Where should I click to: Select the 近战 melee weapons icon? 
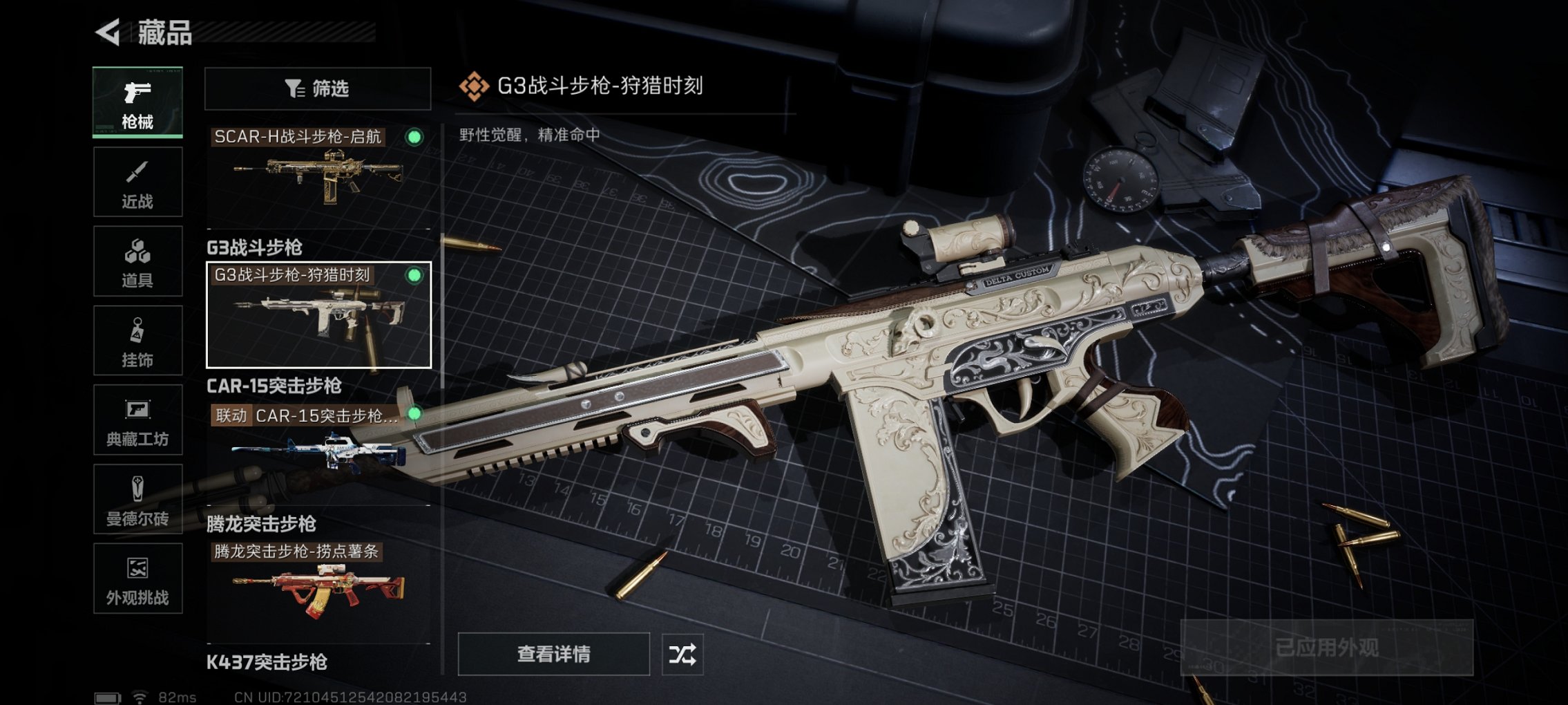click(137, 181)
